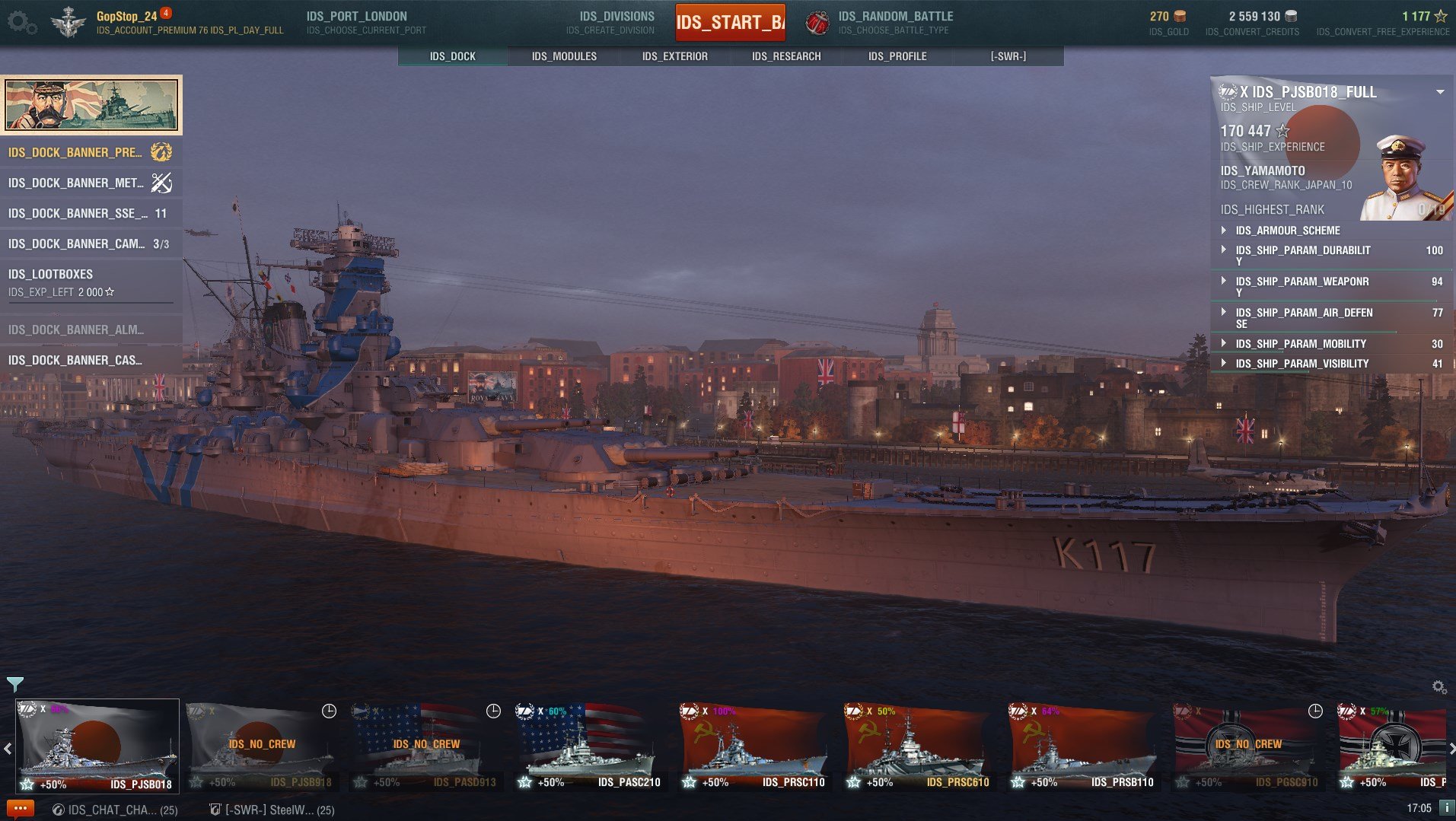Select the IDS_PASC210 ship in carousel
Viewport: 1456px width, 821px height.
click(x=589, y=746)
